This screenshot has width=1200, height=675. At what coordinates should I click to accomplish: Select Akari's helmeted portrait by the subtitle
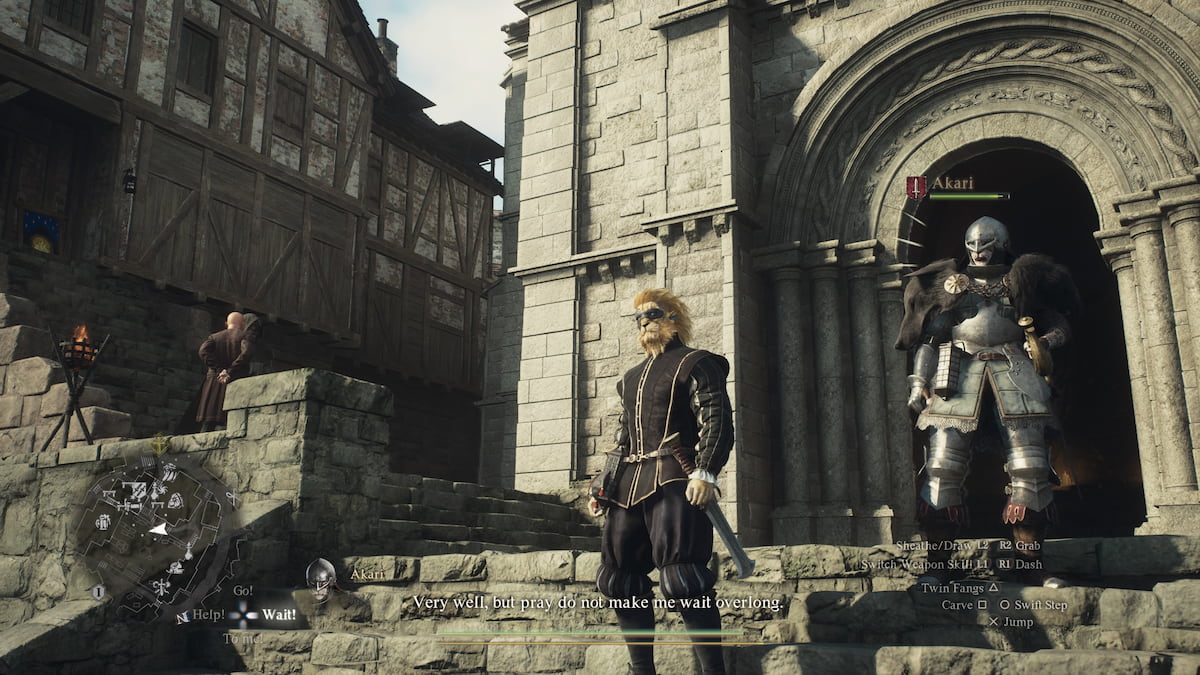pyautogui.click(x=321, y=577)
